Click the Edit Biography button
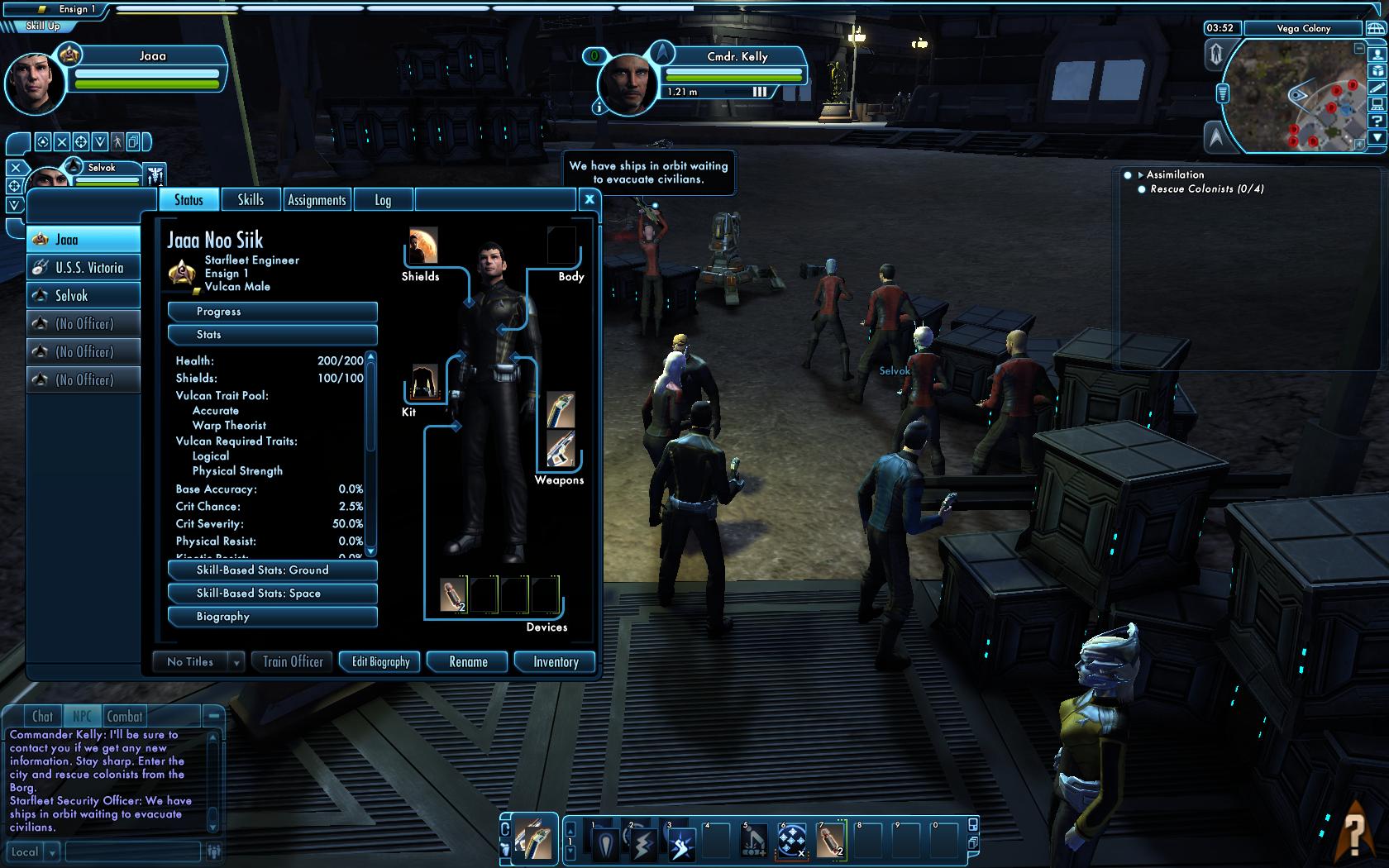 (x=380, y=662)
